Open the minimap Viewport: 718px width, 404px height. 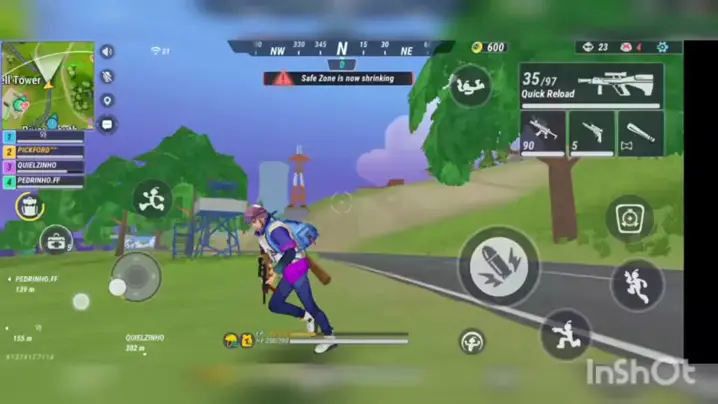click(x=47, y=86)
